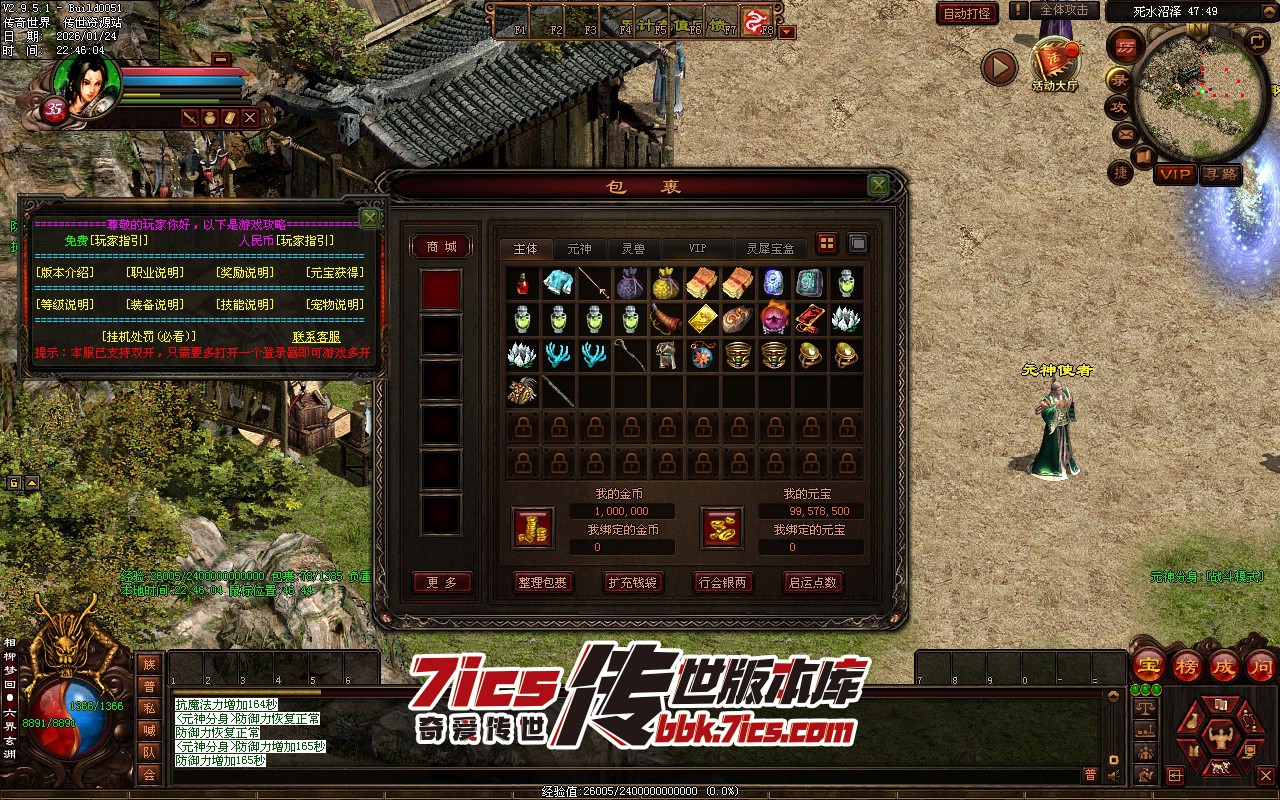Click the 启运点数 button

[813, 582]
